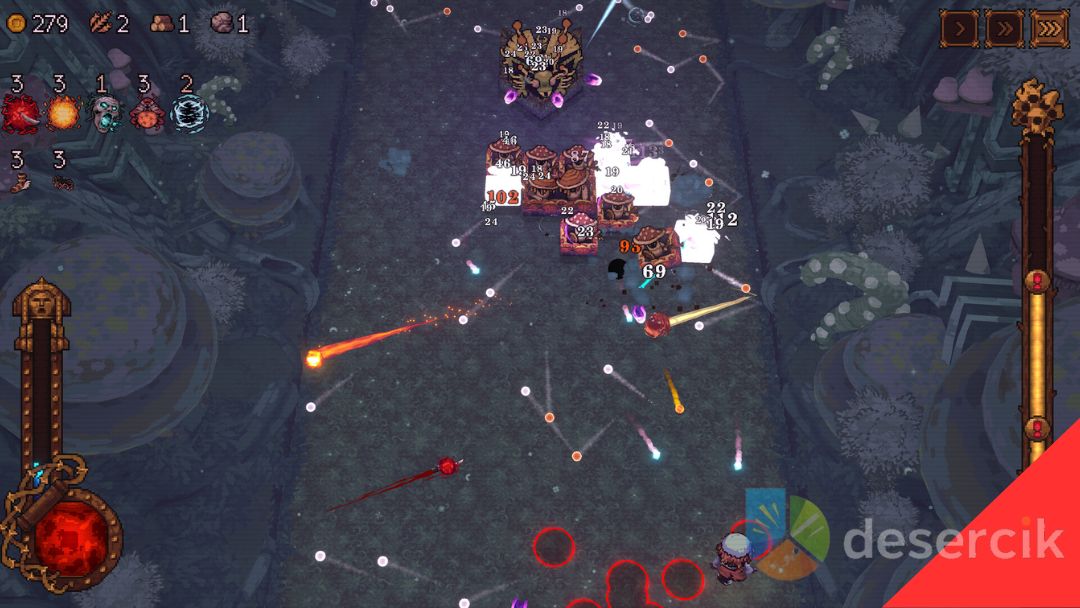Switch to double-arrow fast speed
The width and height of the screenshot is (1080, 608).
point(1004,29)
